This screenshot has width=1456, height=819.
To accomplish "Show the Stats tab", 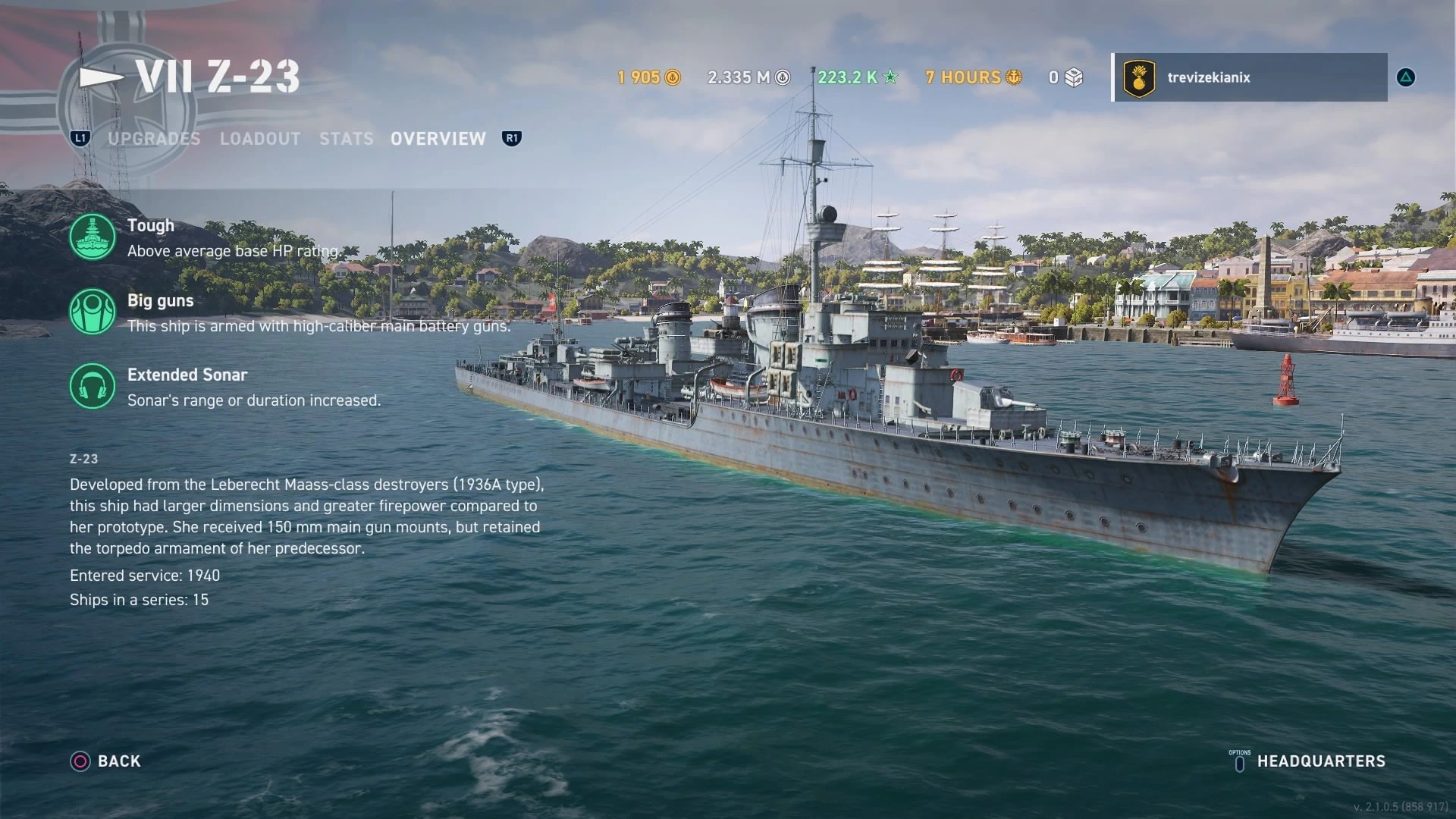I will click(x=347, y=139).
